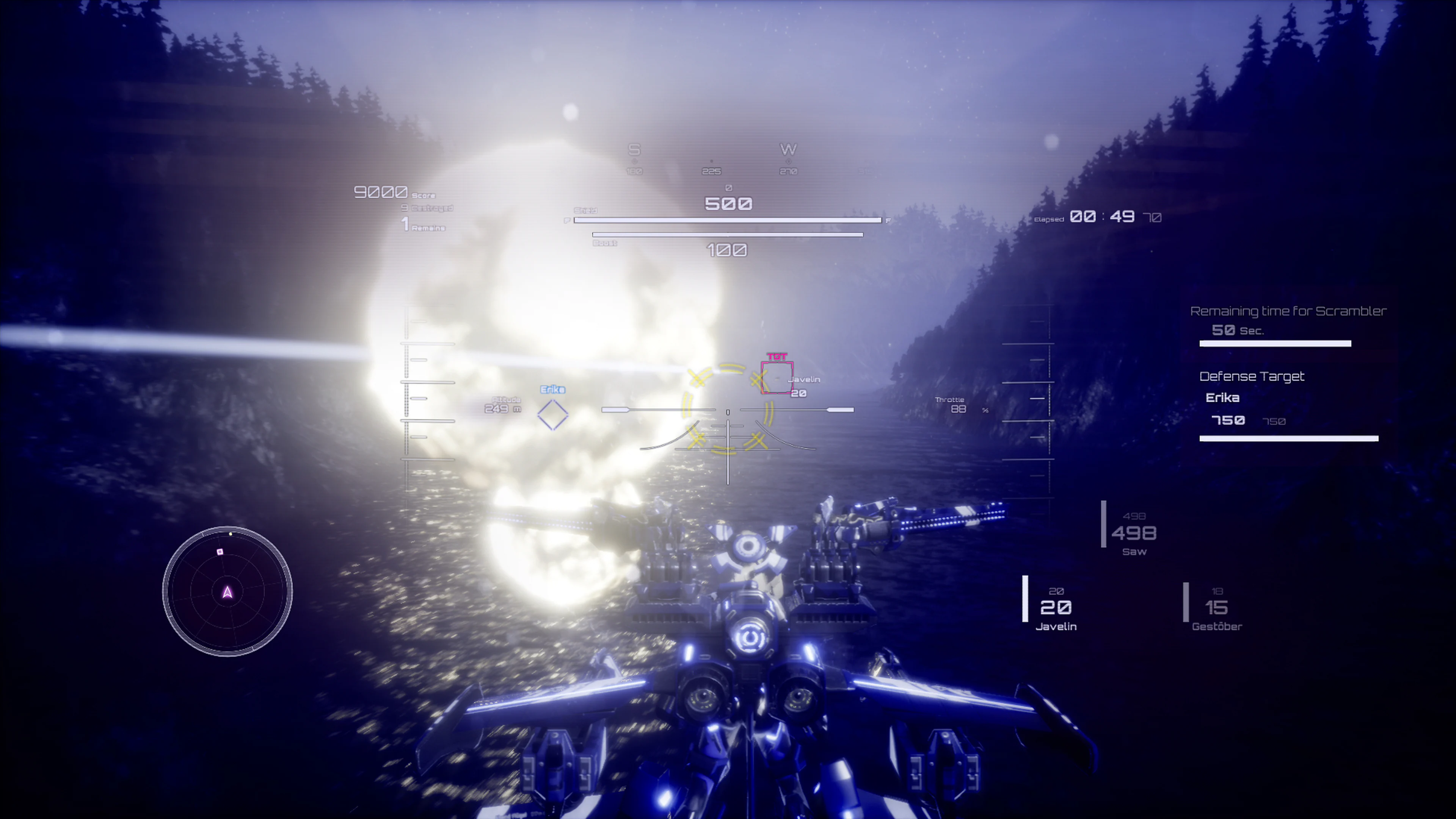This screenshot has height=819, width=1456.
Task: Click the Erika defense target name
Action: 1222,397
